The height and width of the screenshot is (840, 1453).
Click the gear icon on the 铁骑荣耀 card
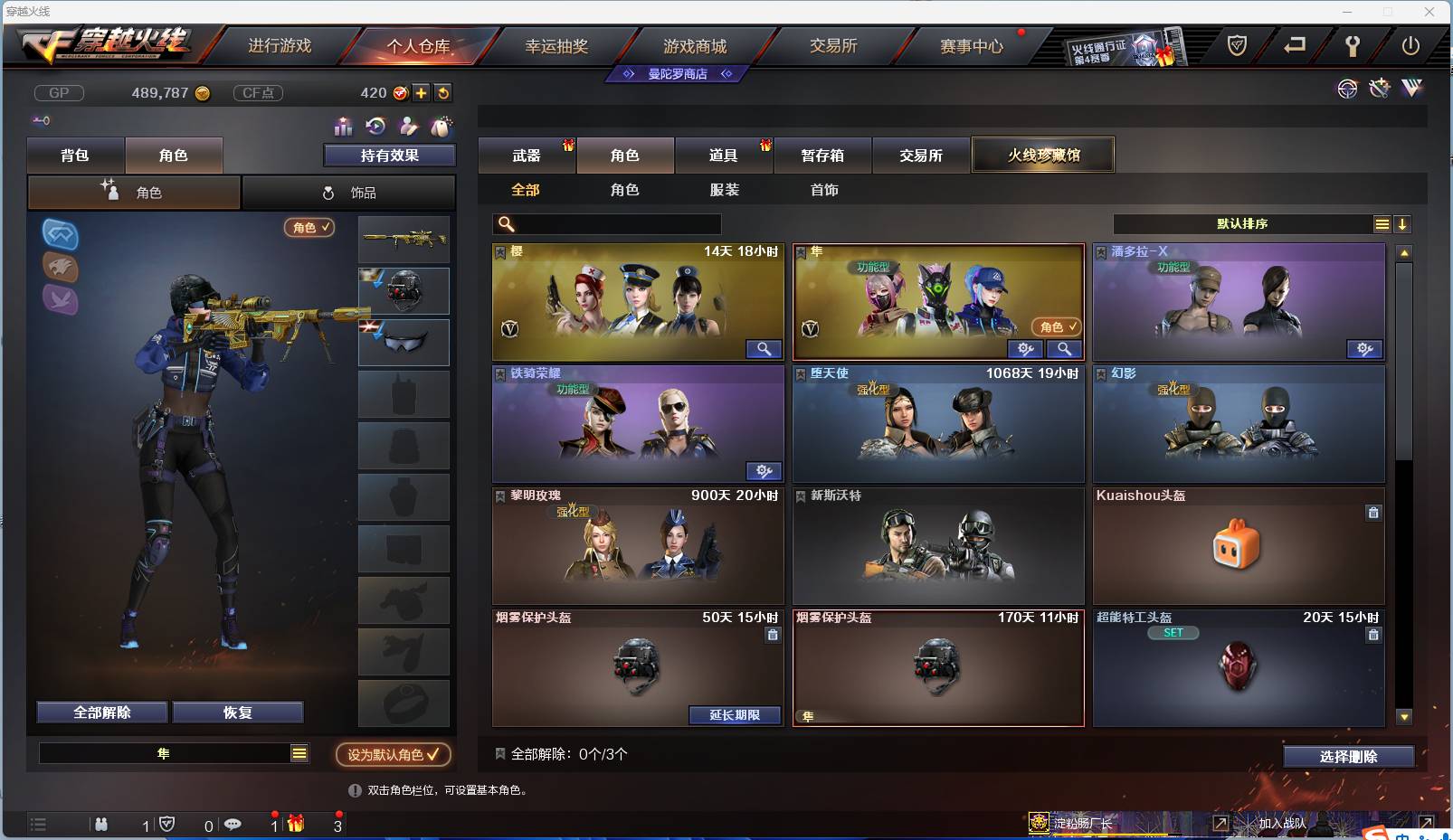pos(764,471)
